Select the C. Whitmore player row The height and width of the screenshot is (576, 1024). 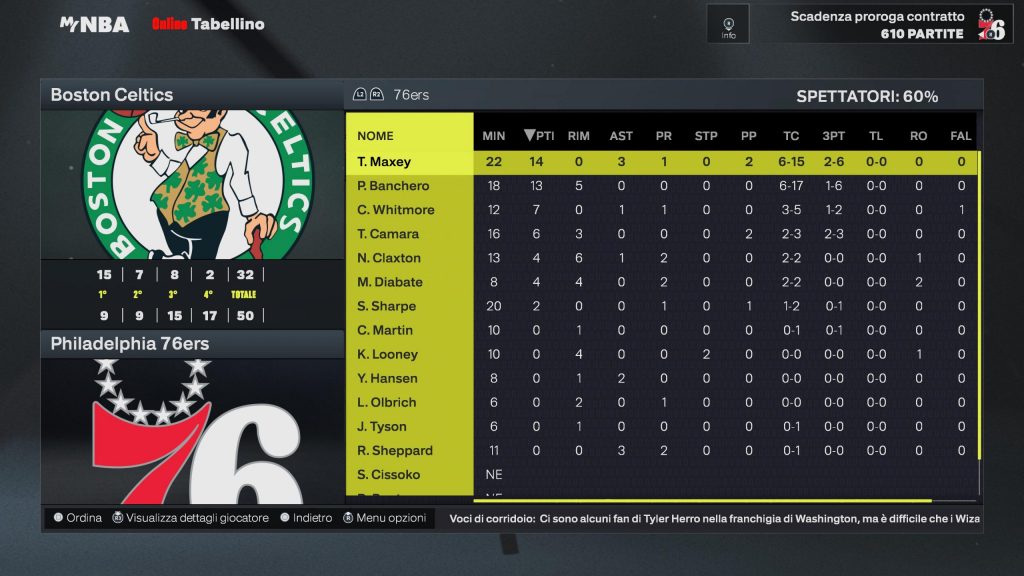click(x=396, y=210)
